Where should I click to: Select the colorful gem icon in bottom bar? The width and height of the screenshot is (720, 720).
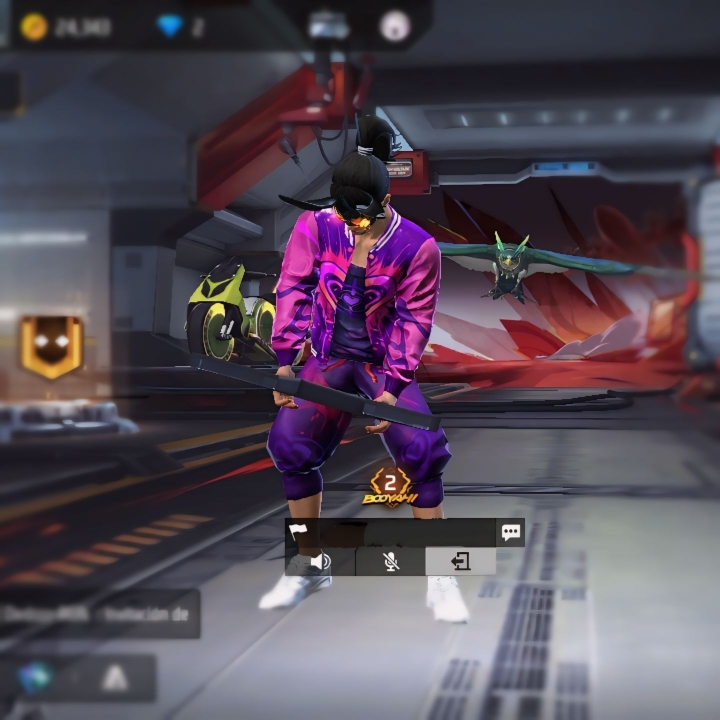[x=35, y=679]
